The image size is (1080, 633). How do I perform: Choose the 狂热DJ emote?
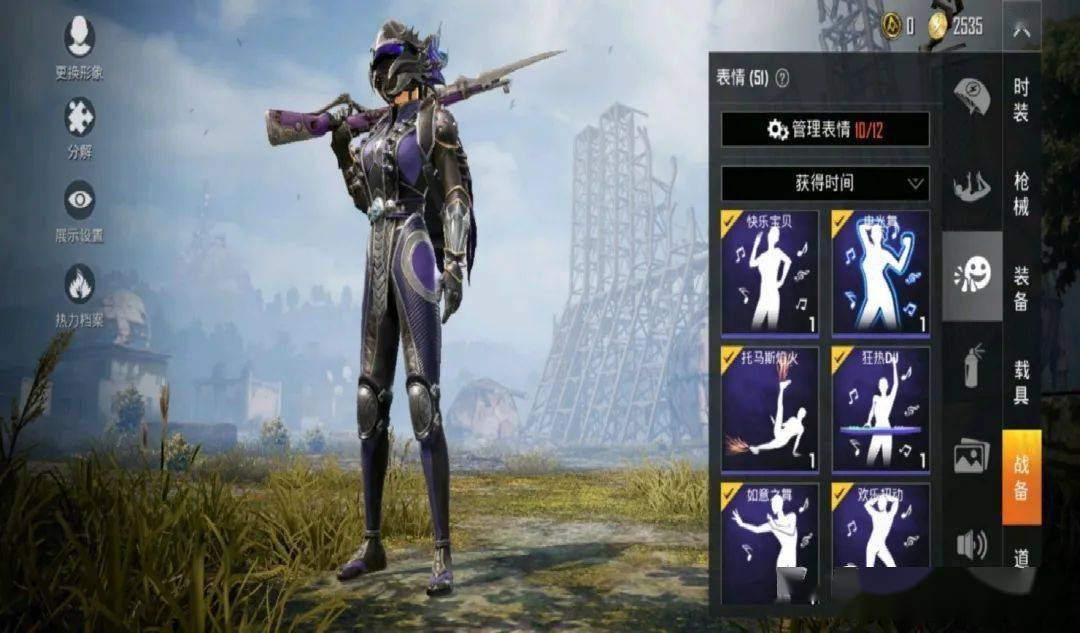(880, 408)
